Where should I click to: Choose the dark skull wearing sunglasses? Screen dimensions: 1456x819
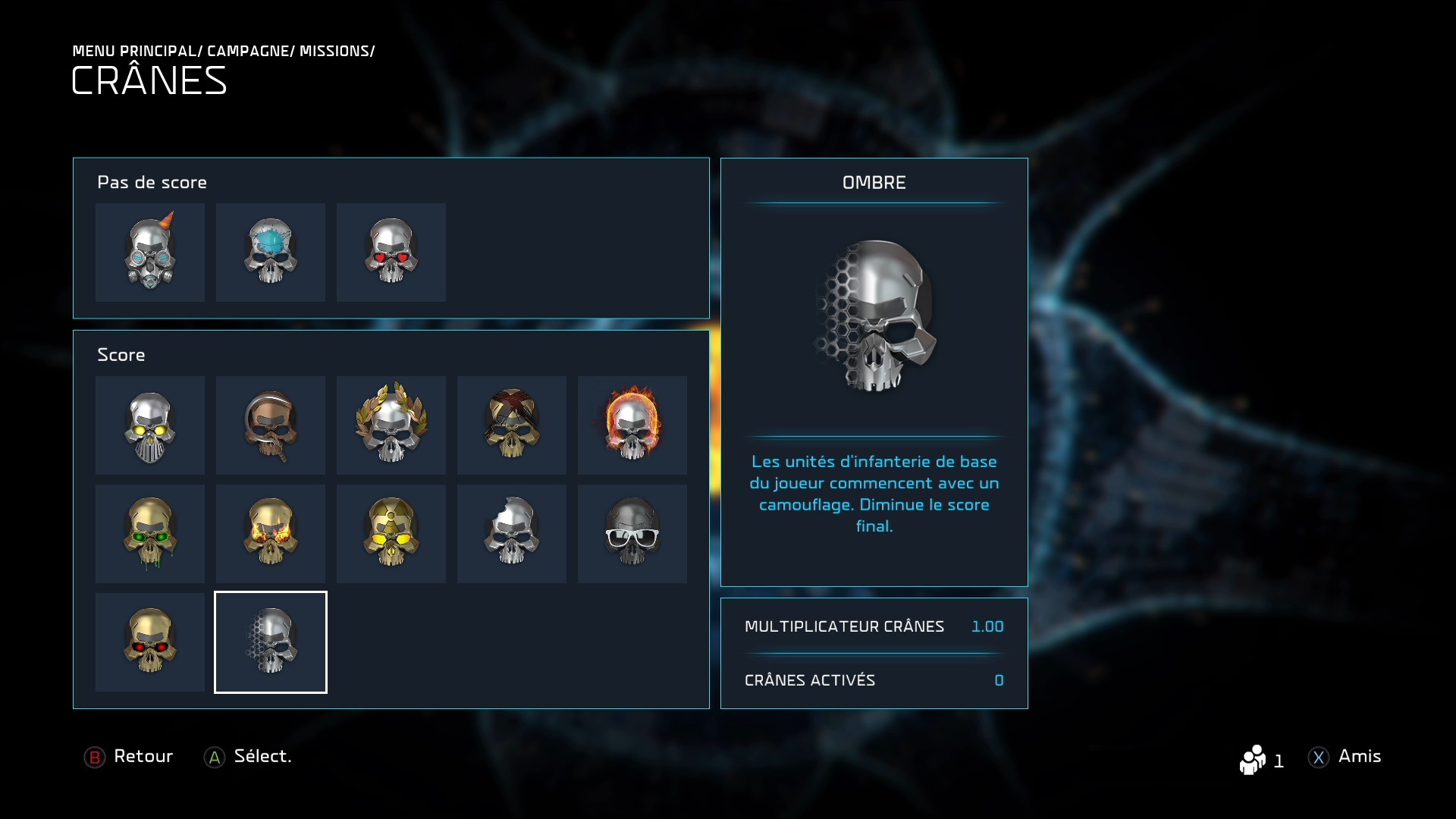(632, 534)
